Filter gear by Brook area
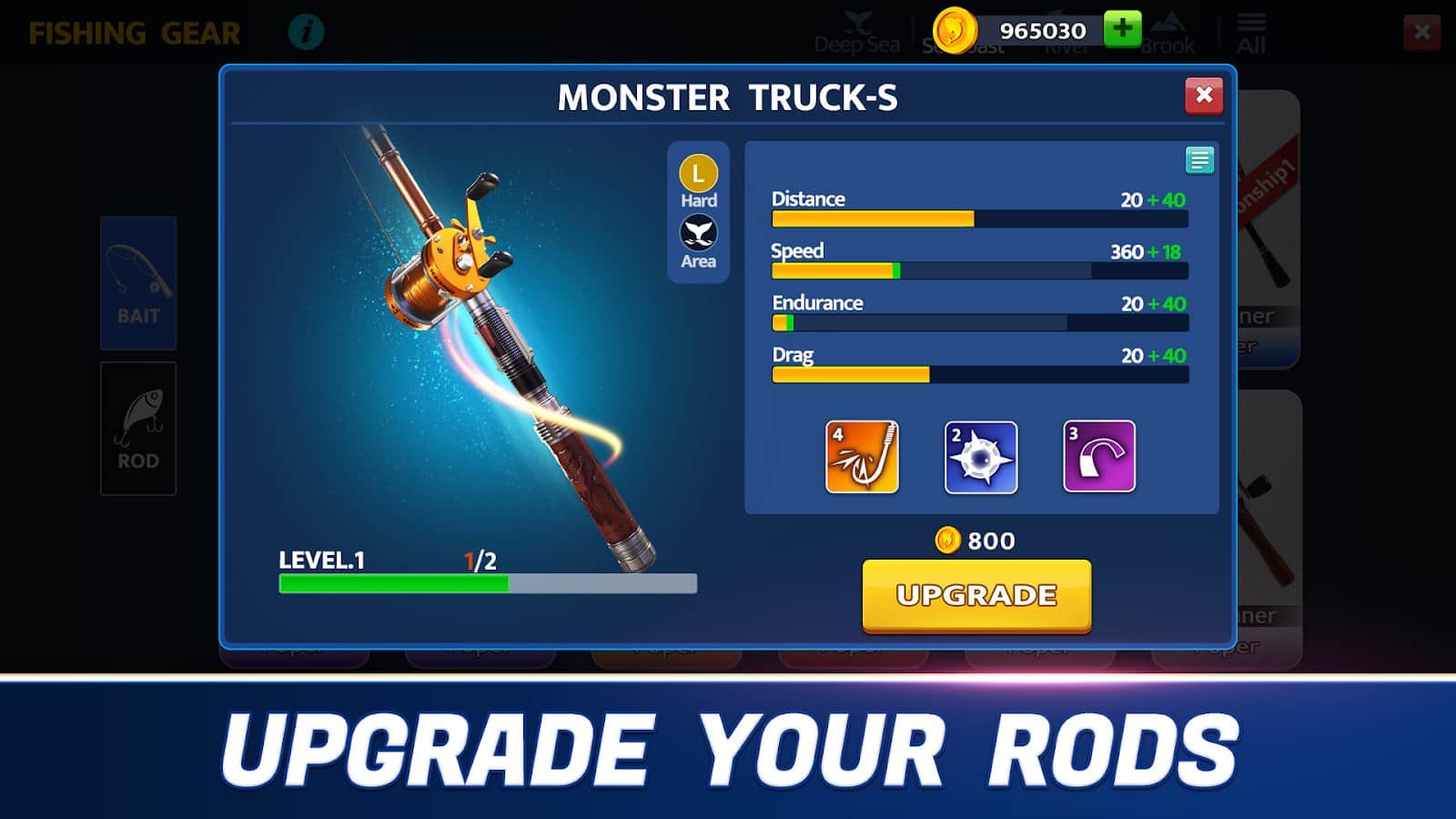The width and height of the screenshot is (1456, 819). (x=1168, y=35)
